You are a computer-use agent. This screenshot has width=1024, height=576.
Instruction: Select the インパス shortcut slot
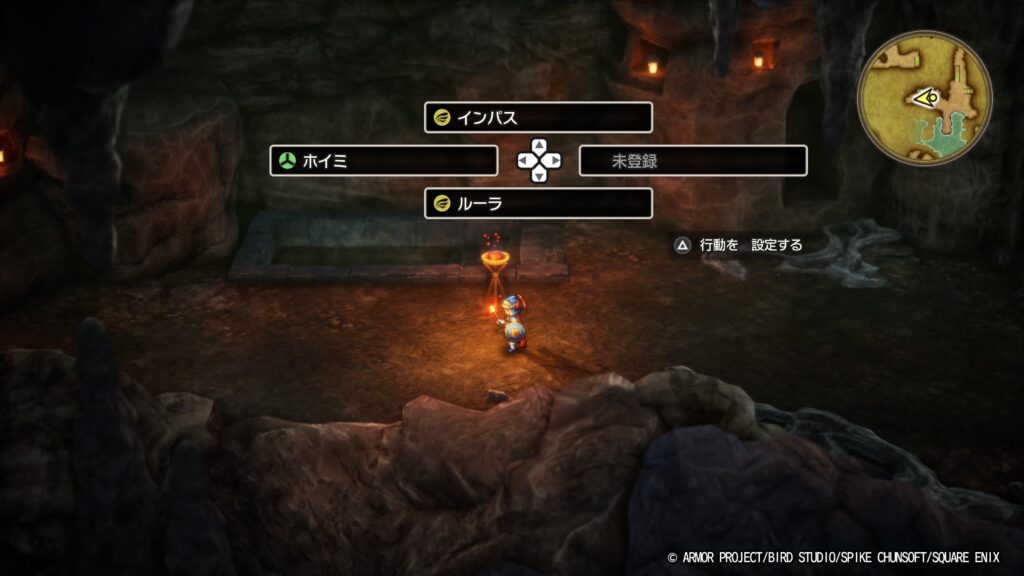pyautogui.click(x=538, y=118)
